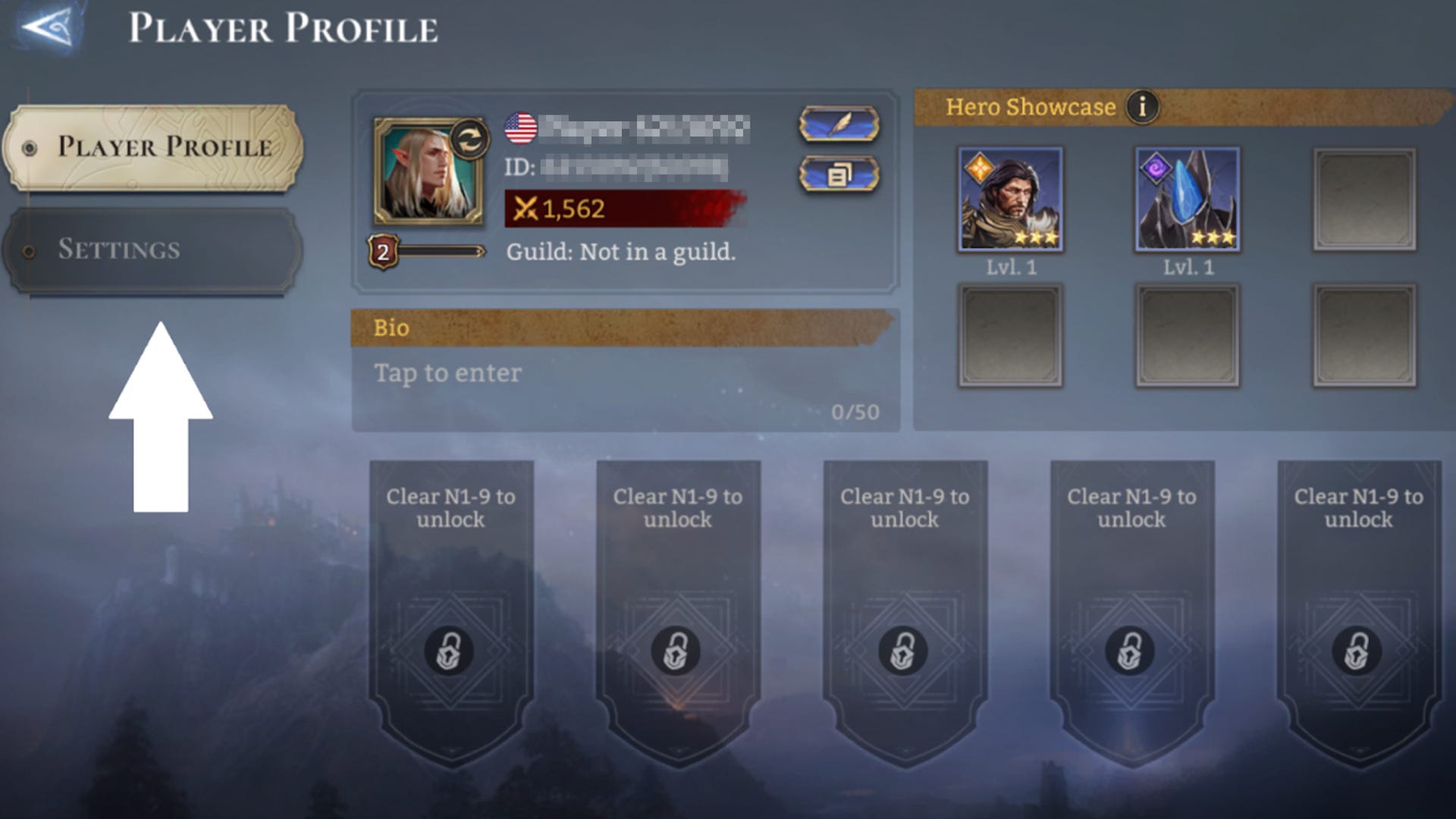Click the crossed swords power rating icon
Screen dimensions: 1456x819
(528, 209)
